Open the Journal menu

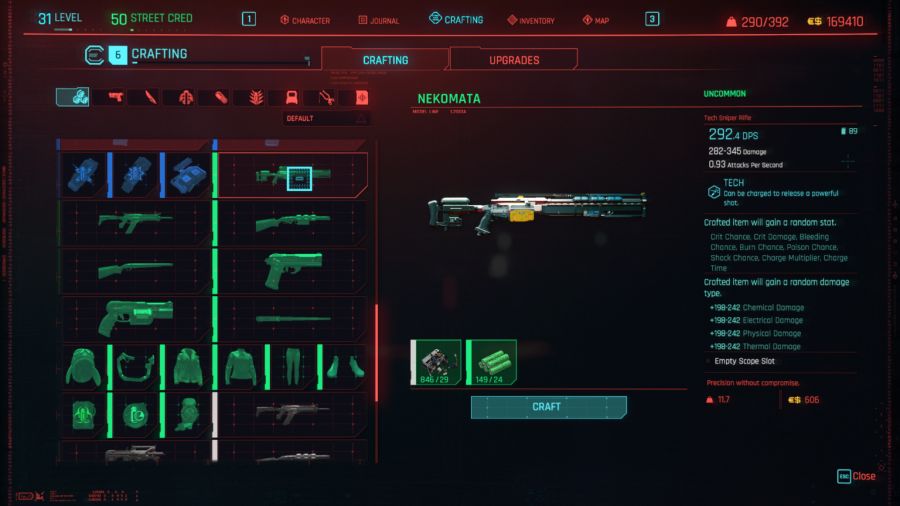(x=376, y=20)
